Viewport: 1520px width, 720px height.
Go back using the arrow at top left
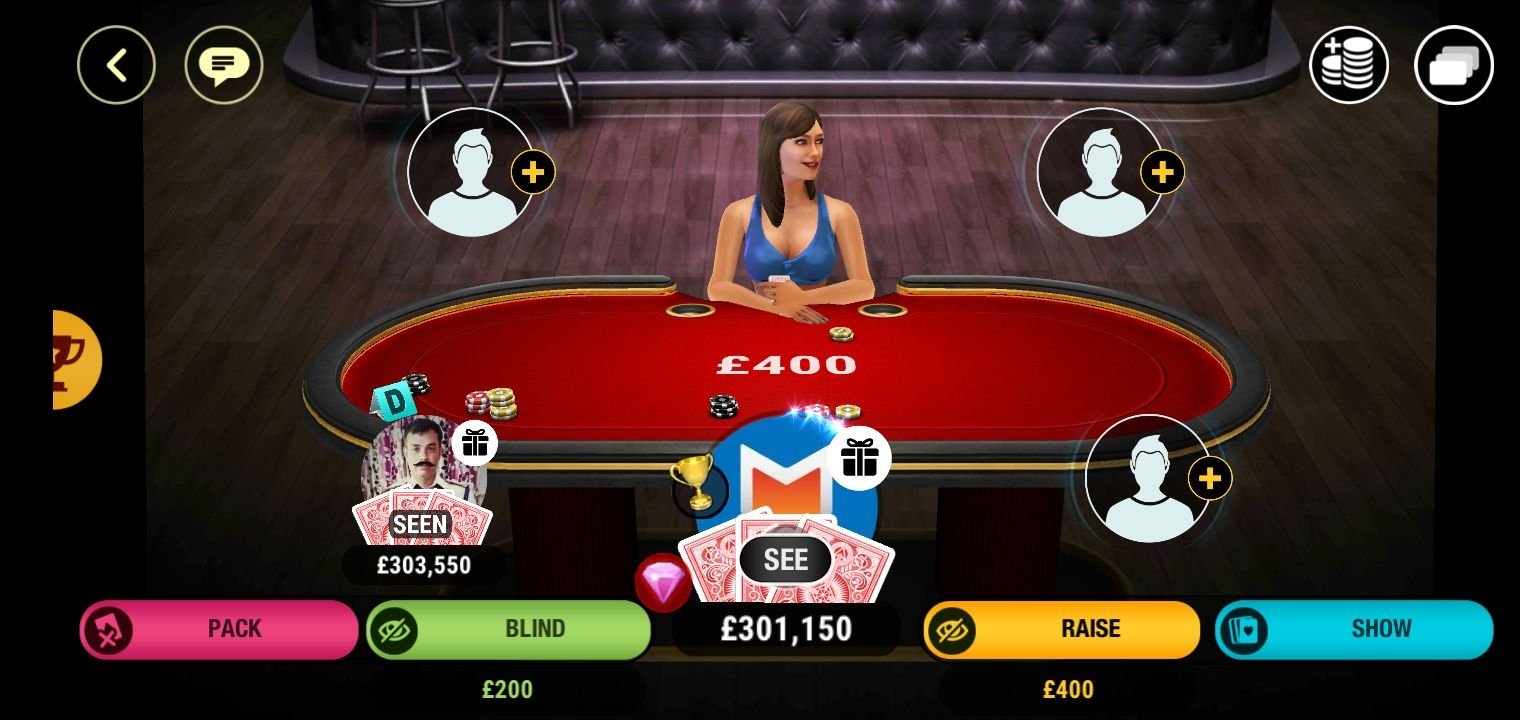tap(117, 64)
